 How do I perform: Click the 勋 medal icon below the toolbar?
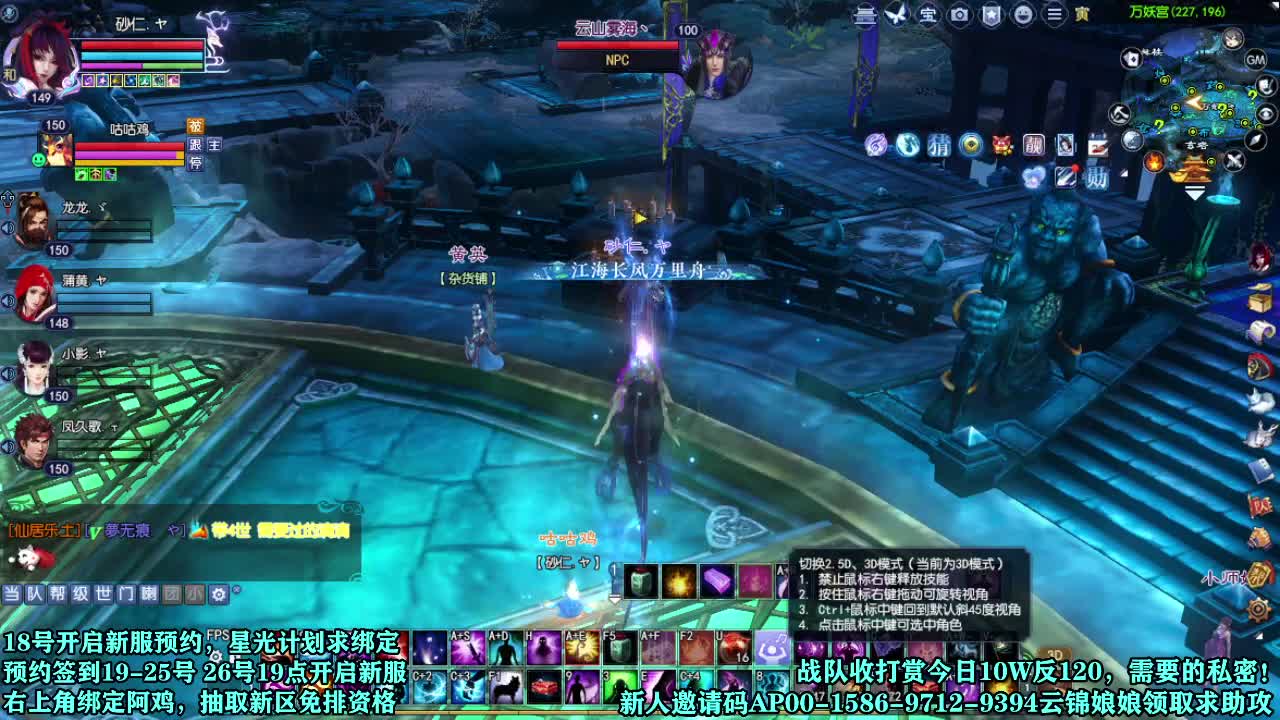pos(1096,177)
